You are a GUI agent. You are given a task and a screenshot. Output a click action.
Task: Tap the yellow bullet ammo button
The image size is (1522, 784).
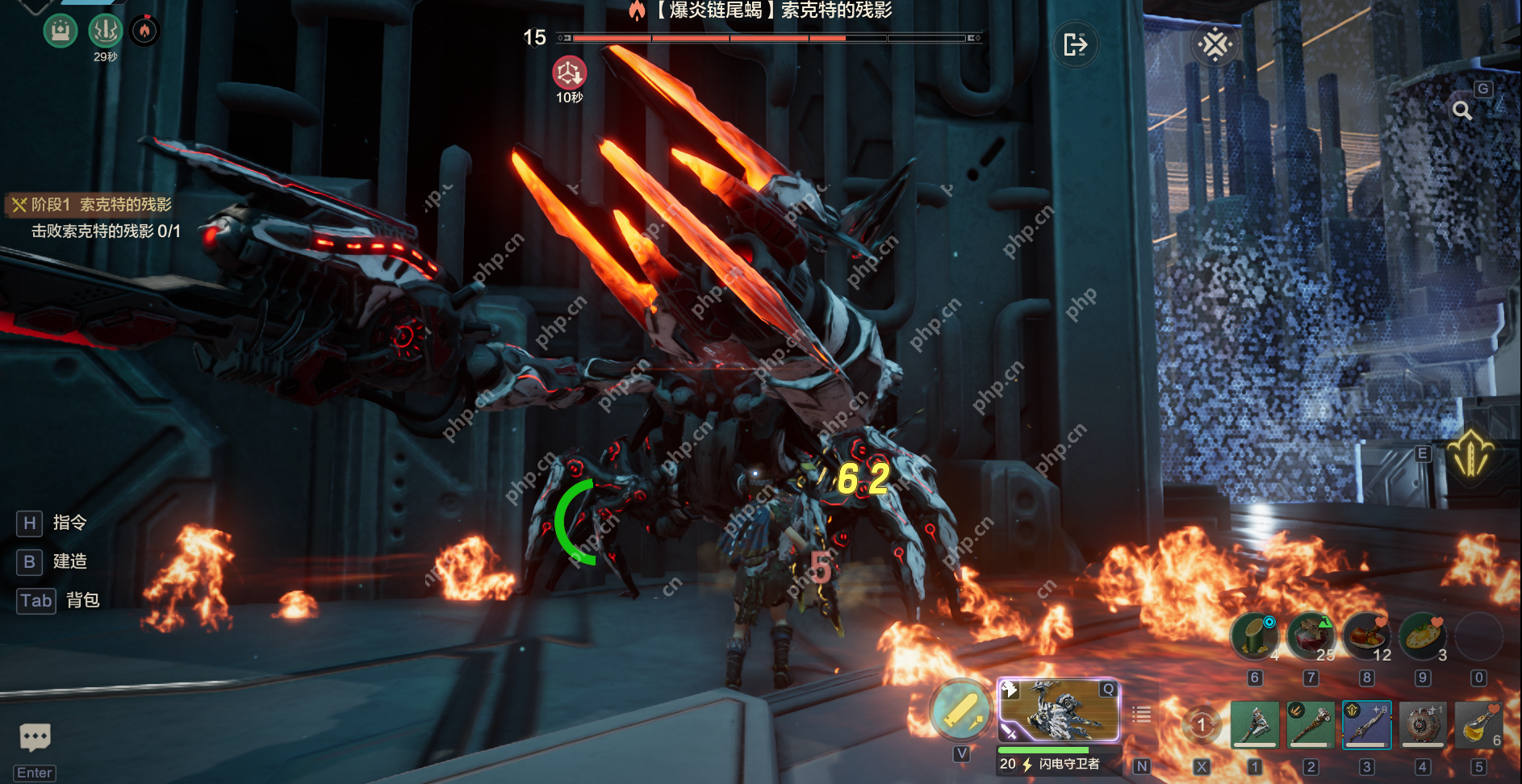pos(960,711)
